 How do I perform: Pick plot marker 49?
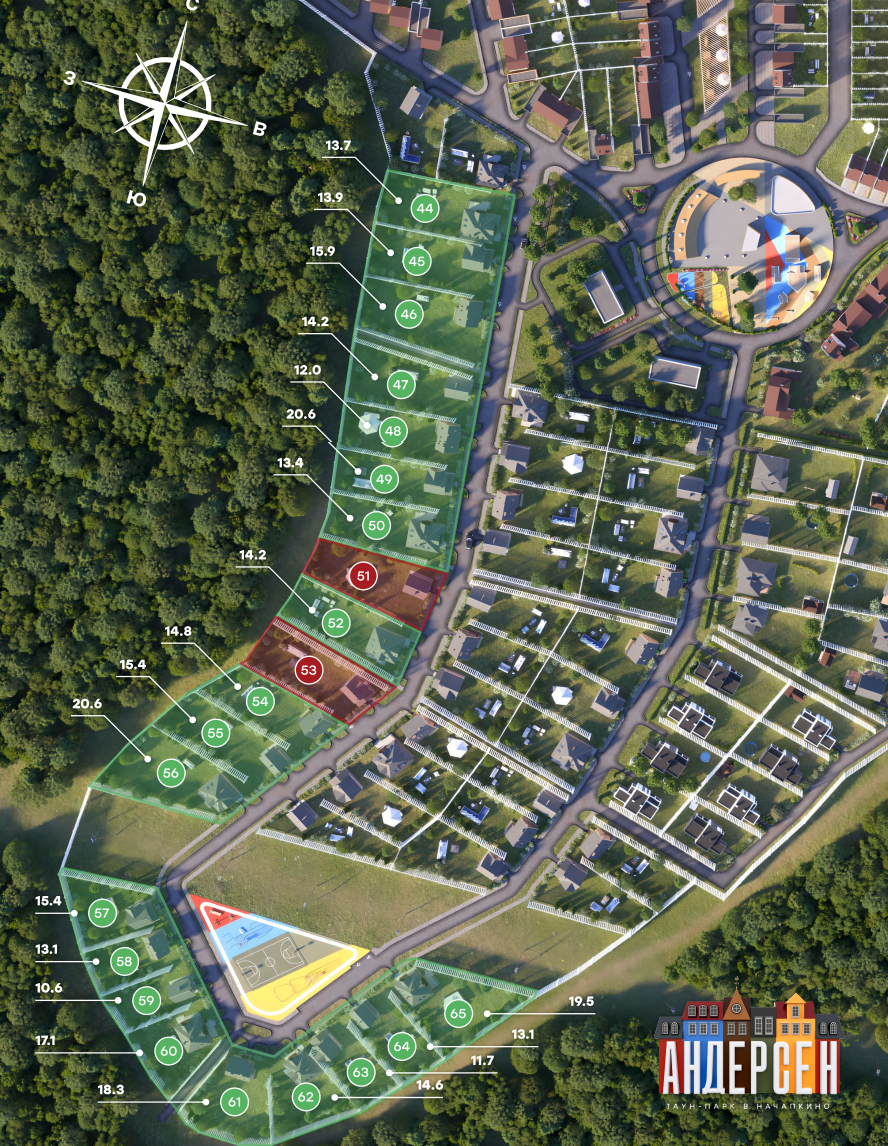[x=384, y=479]
